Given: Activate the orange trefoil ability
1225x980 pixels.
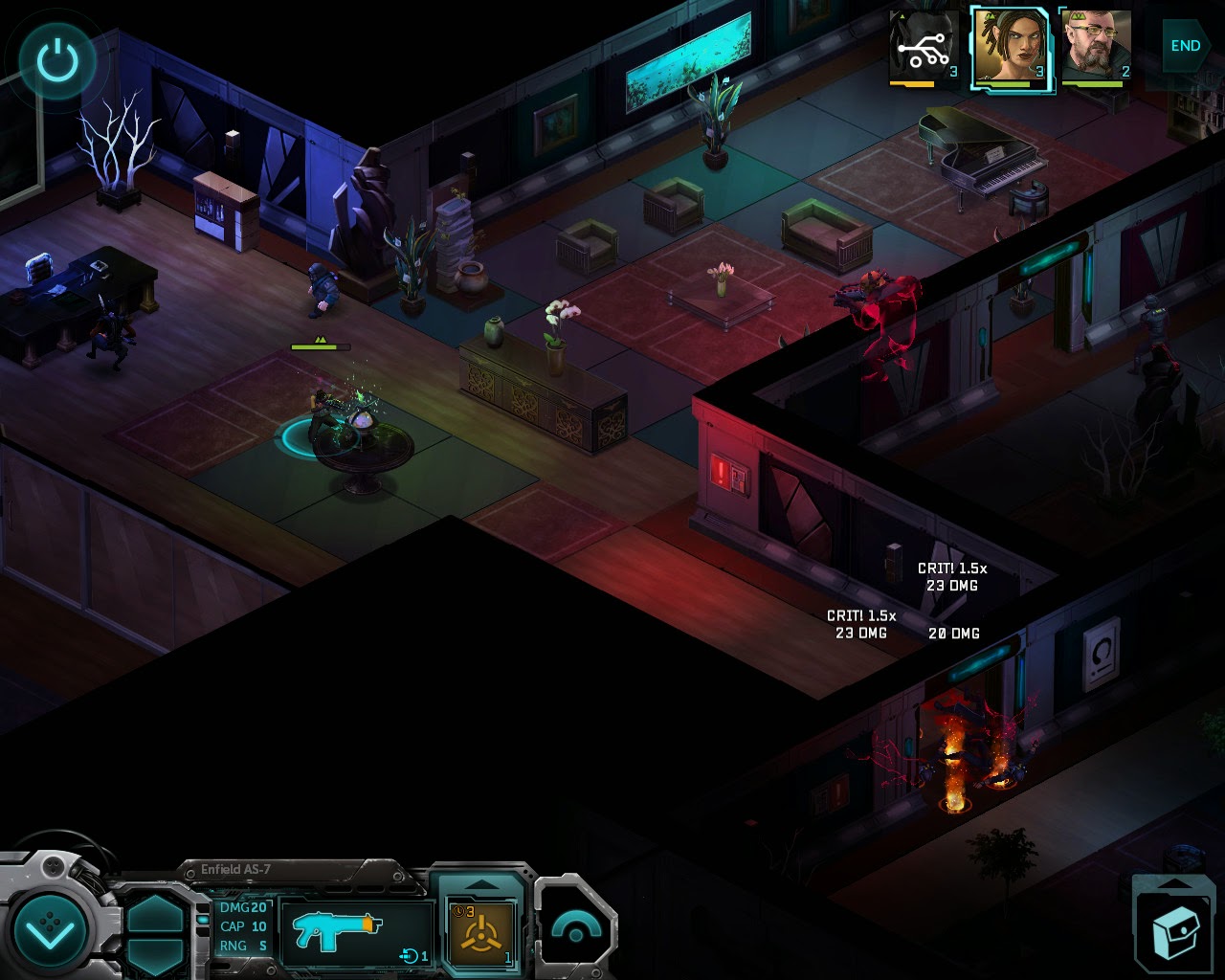Looking at the screenshot, I should tap(480, 933).
